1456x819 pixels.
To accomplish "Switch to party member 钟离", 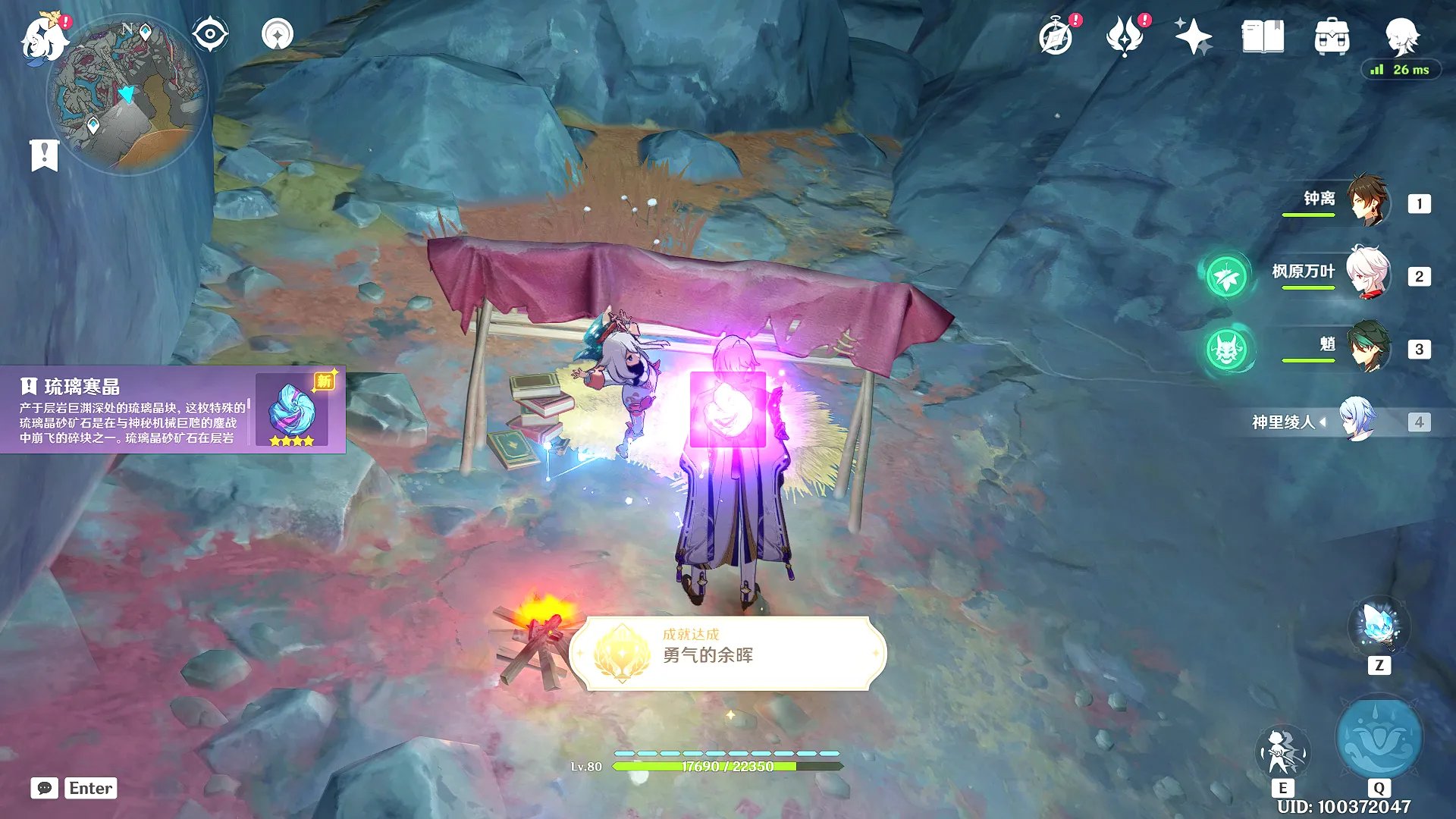I will 1367,202.
